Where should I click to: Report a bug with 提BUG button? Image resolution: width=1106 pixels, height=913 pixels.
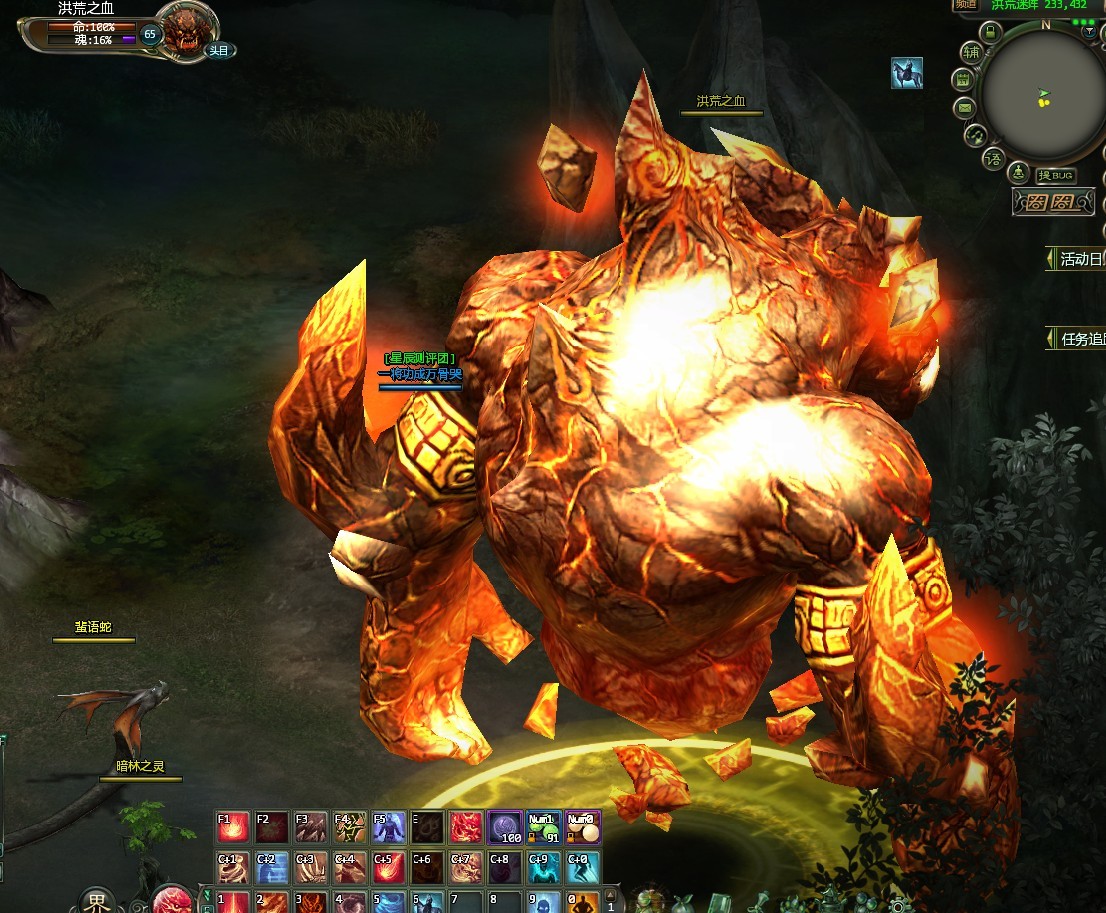point(1055,176)
